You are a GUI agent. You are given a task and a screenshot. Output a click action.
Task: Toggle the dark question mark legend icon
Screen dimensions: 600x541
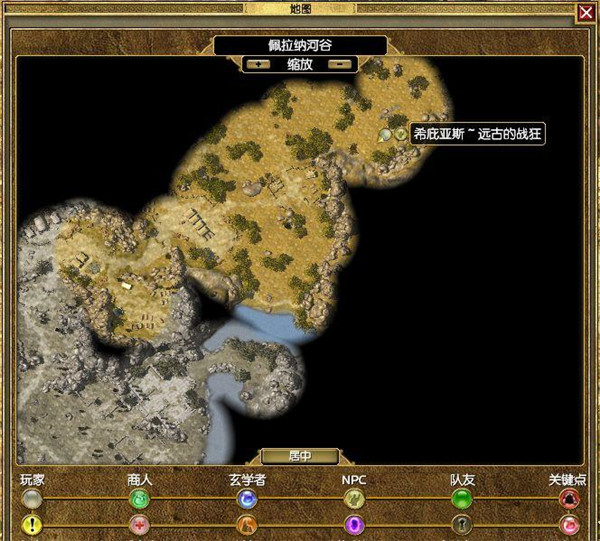coord(461,524)
